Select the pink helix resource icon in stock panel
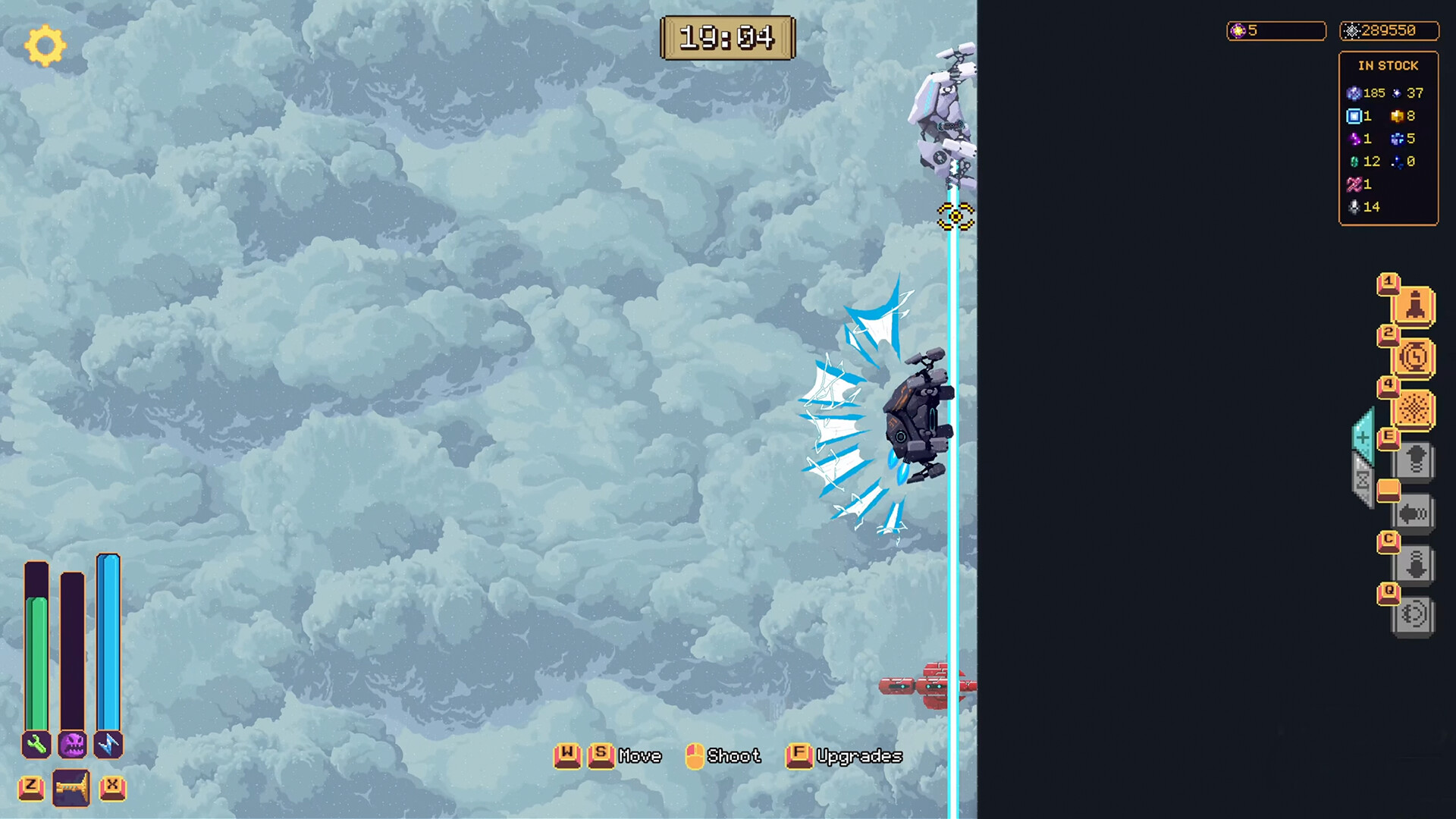 [x=1354, y=184]
